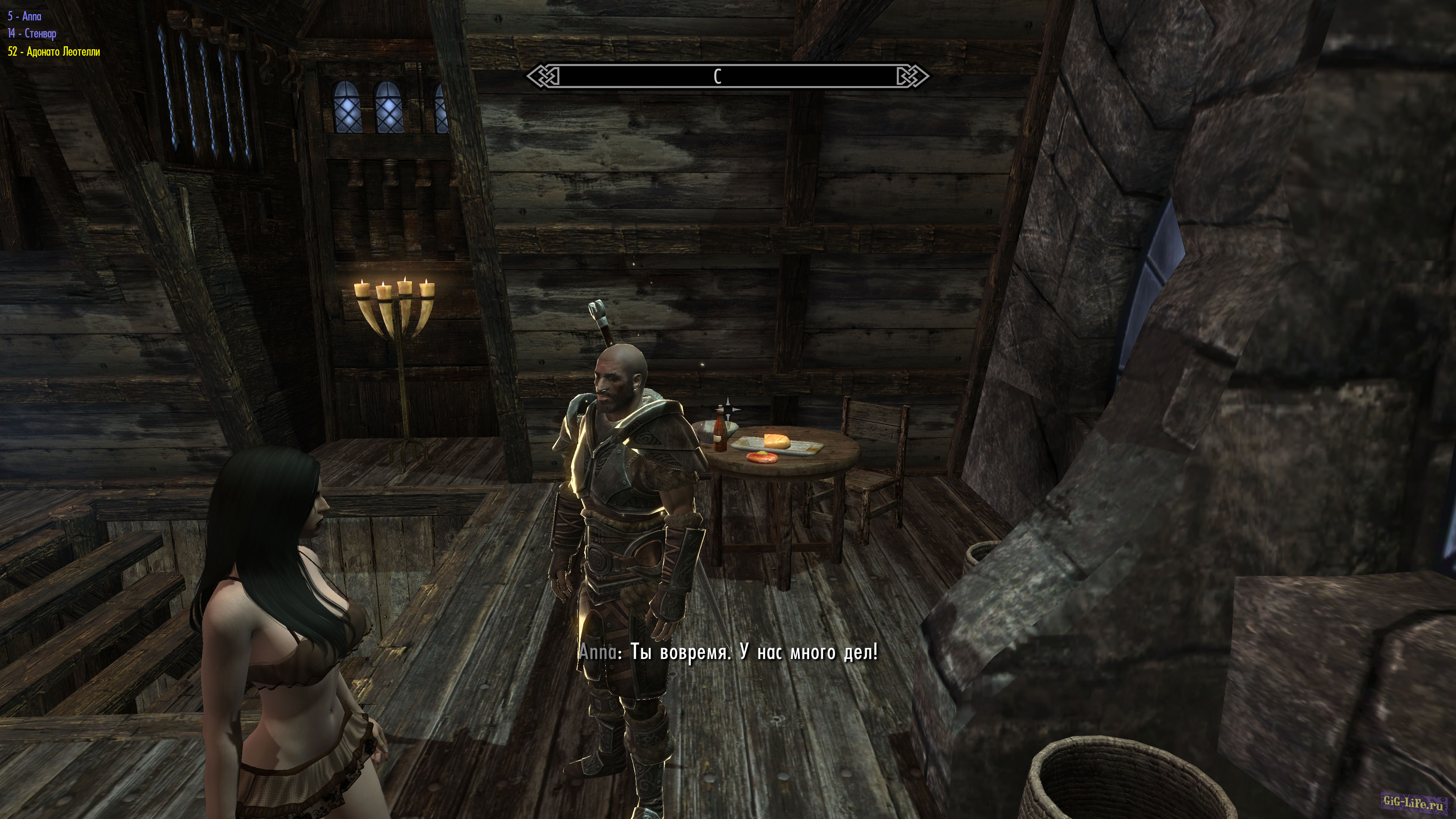Viewport: 1456px width, 819px height.
Task: Select Anna in the follower list
Action: point(25,16)
